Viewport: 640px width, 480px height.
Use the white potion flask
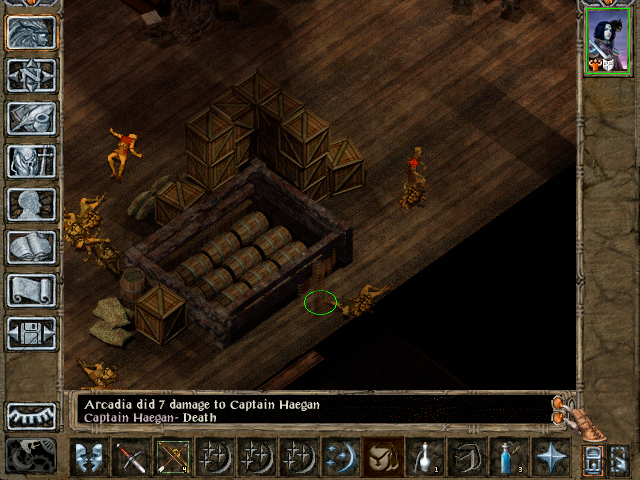(425, 458)
